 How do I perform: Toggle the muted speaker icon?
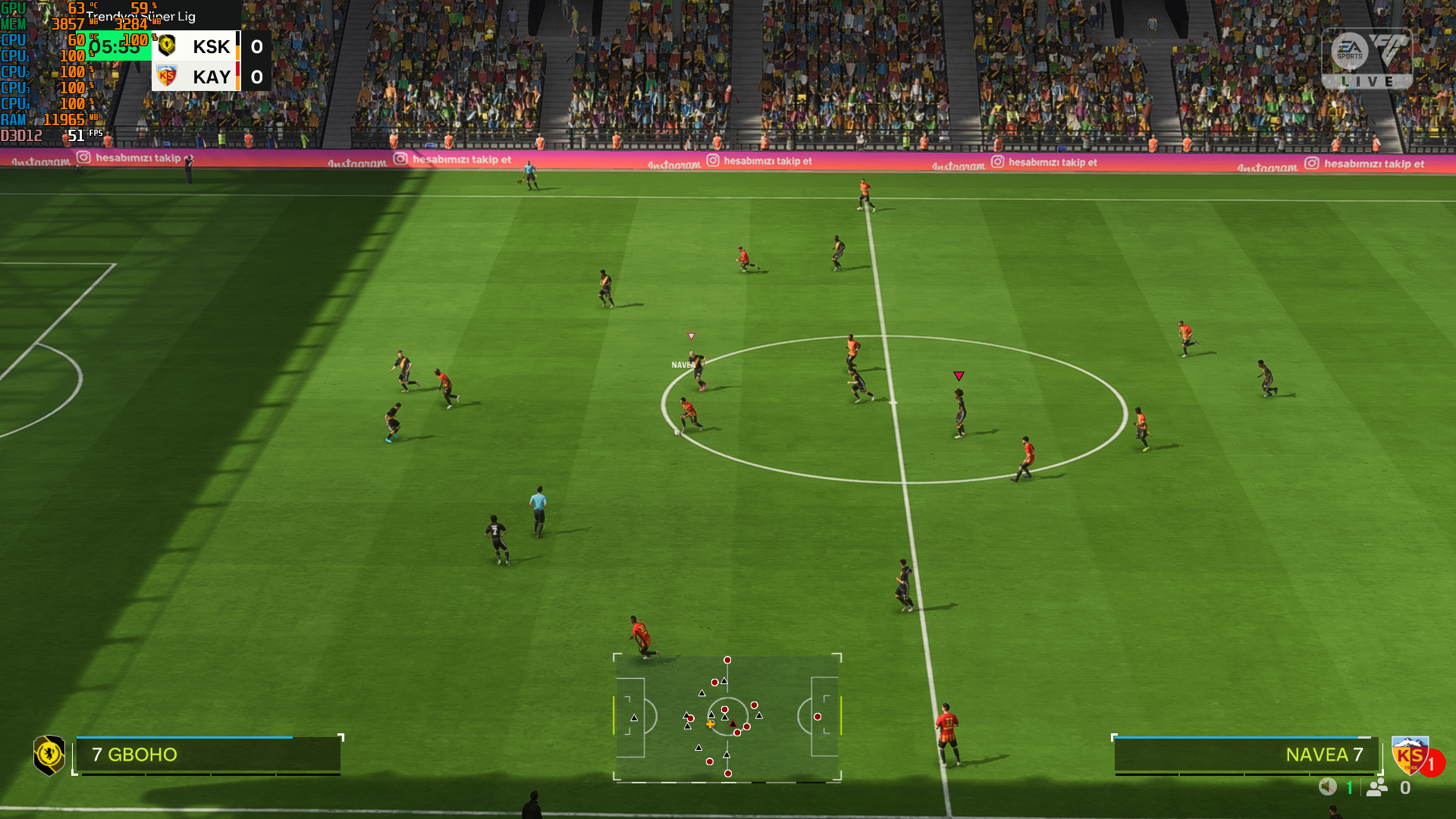1327,787
